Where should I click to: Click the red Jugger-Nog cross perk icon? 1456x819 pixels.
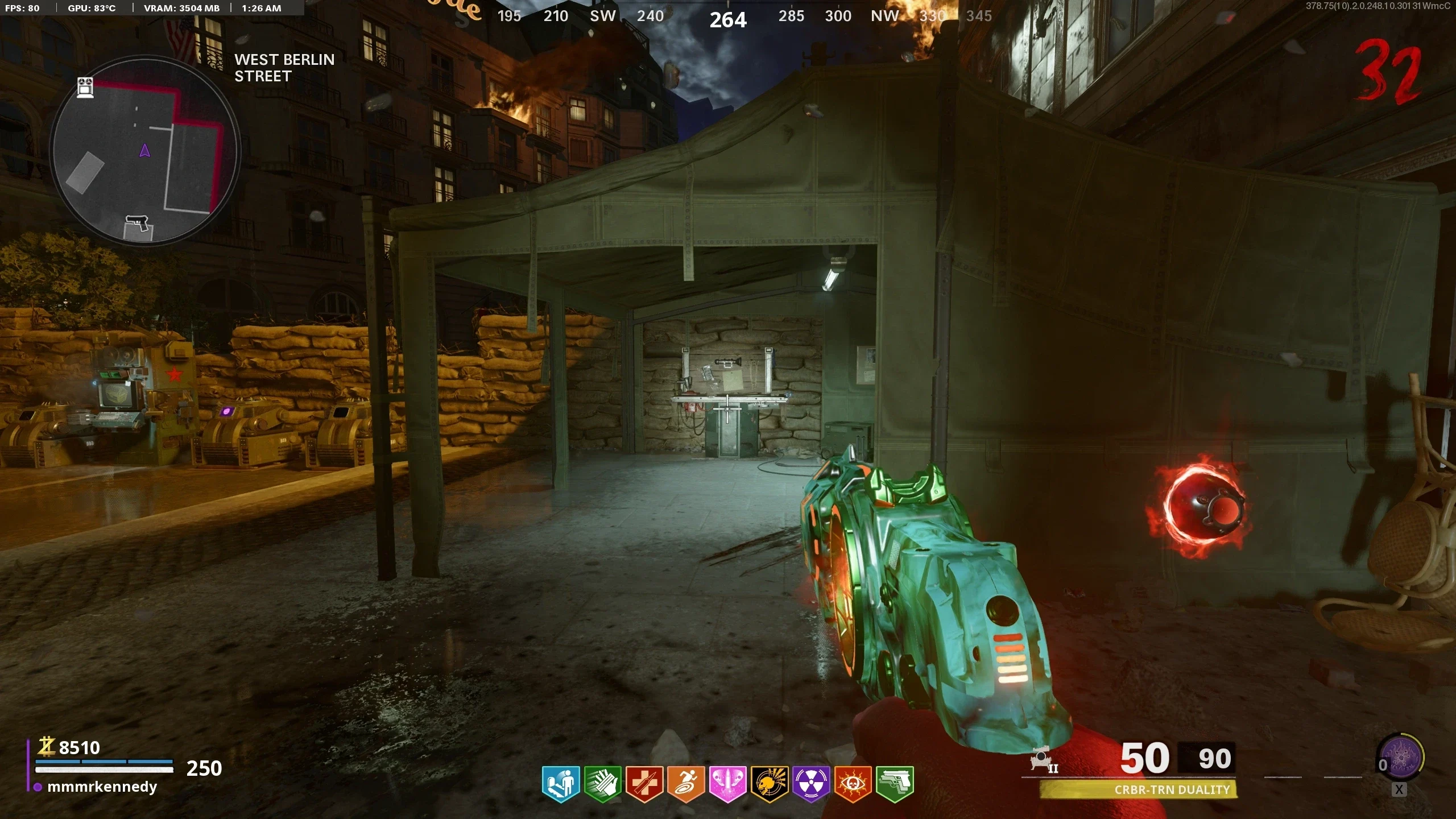pos(644,784)
